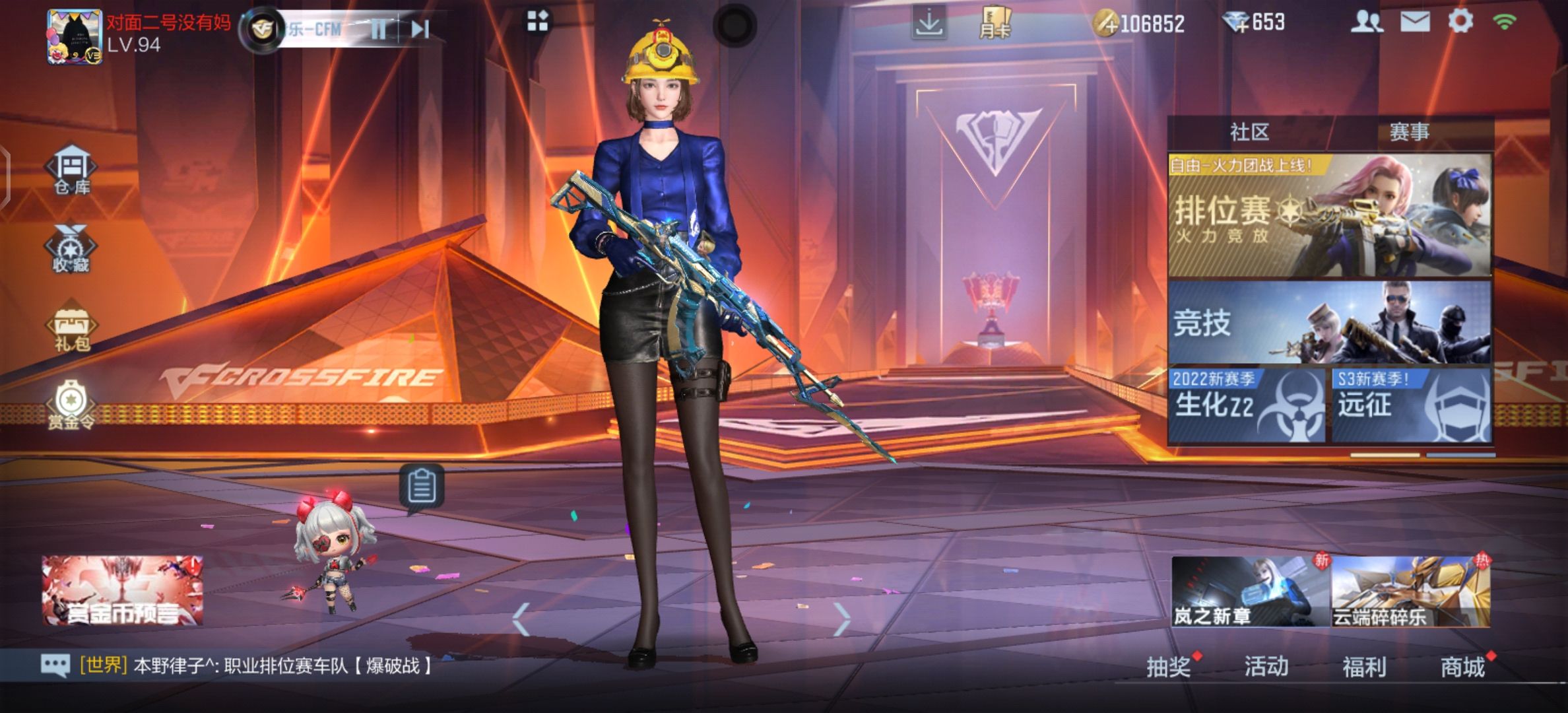This screenshot has width=1568, height=713.
Task: Switch to the 社区 community tab
Action: pyautogui.click(x=1249, y=132)
